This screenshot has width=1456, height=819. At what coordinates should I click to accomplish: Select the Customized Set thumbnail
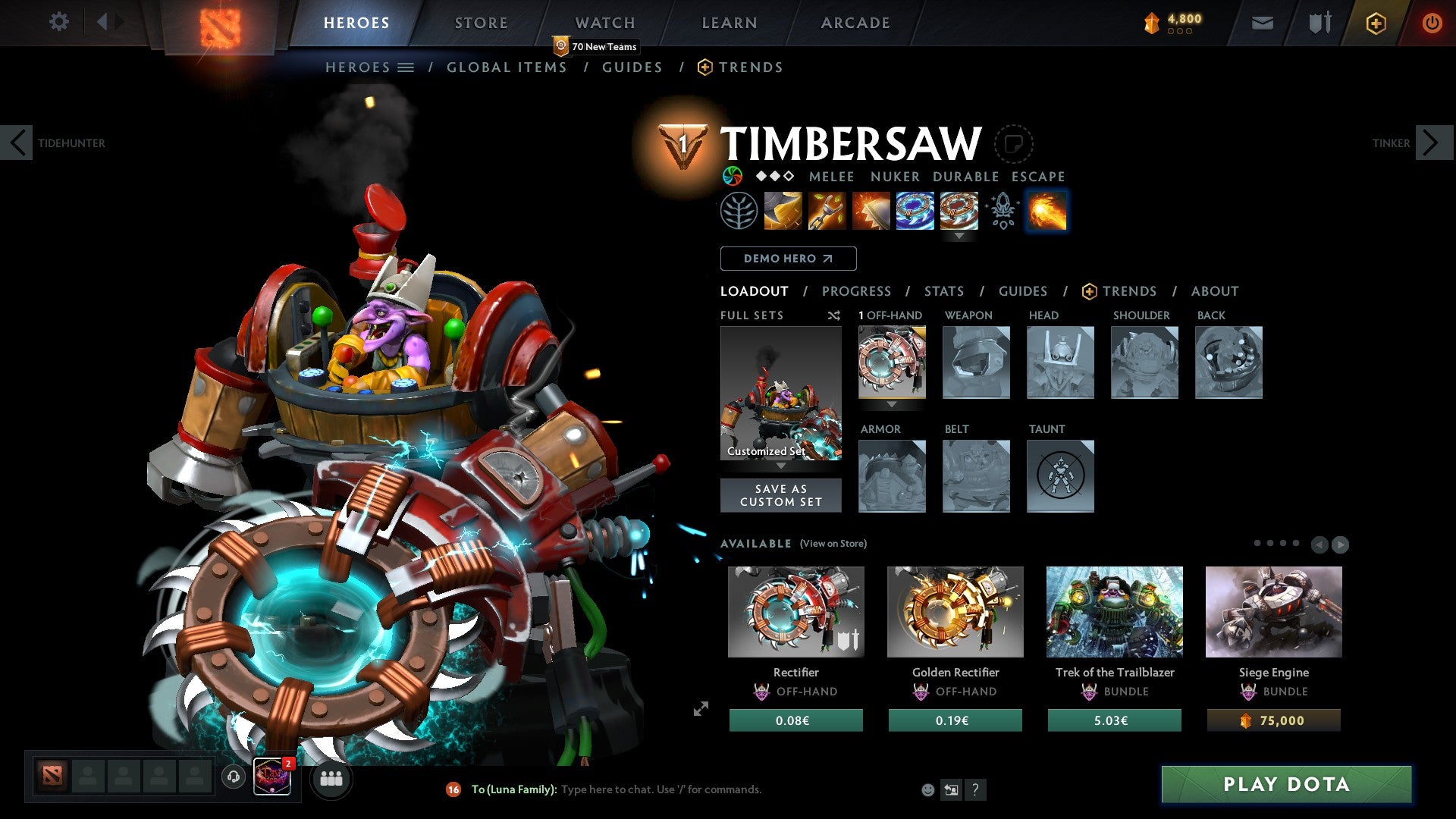pos(780,392)
